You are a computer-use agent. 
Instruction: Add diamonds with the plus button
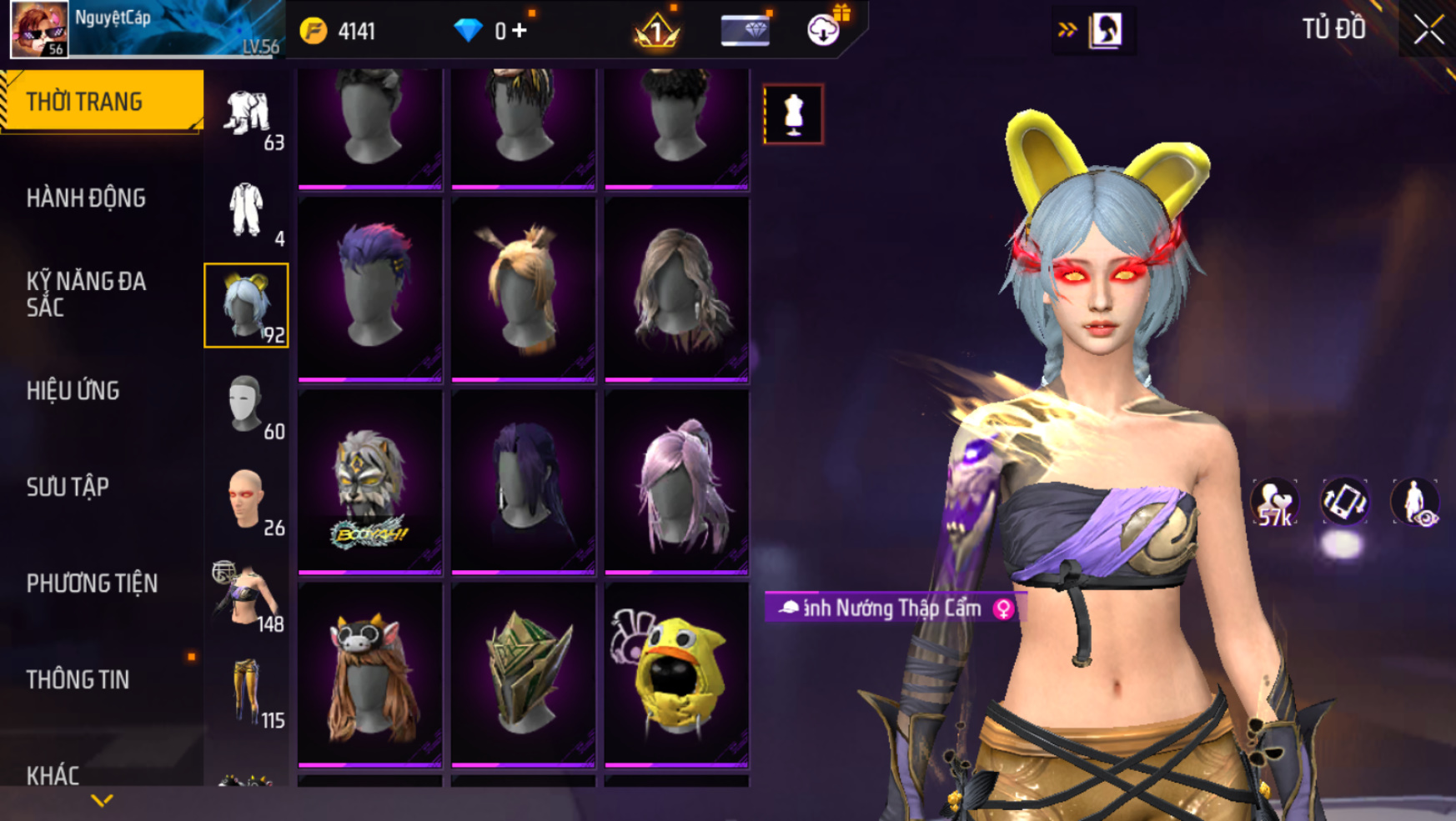pyautogui.click(x=520, y=31)
